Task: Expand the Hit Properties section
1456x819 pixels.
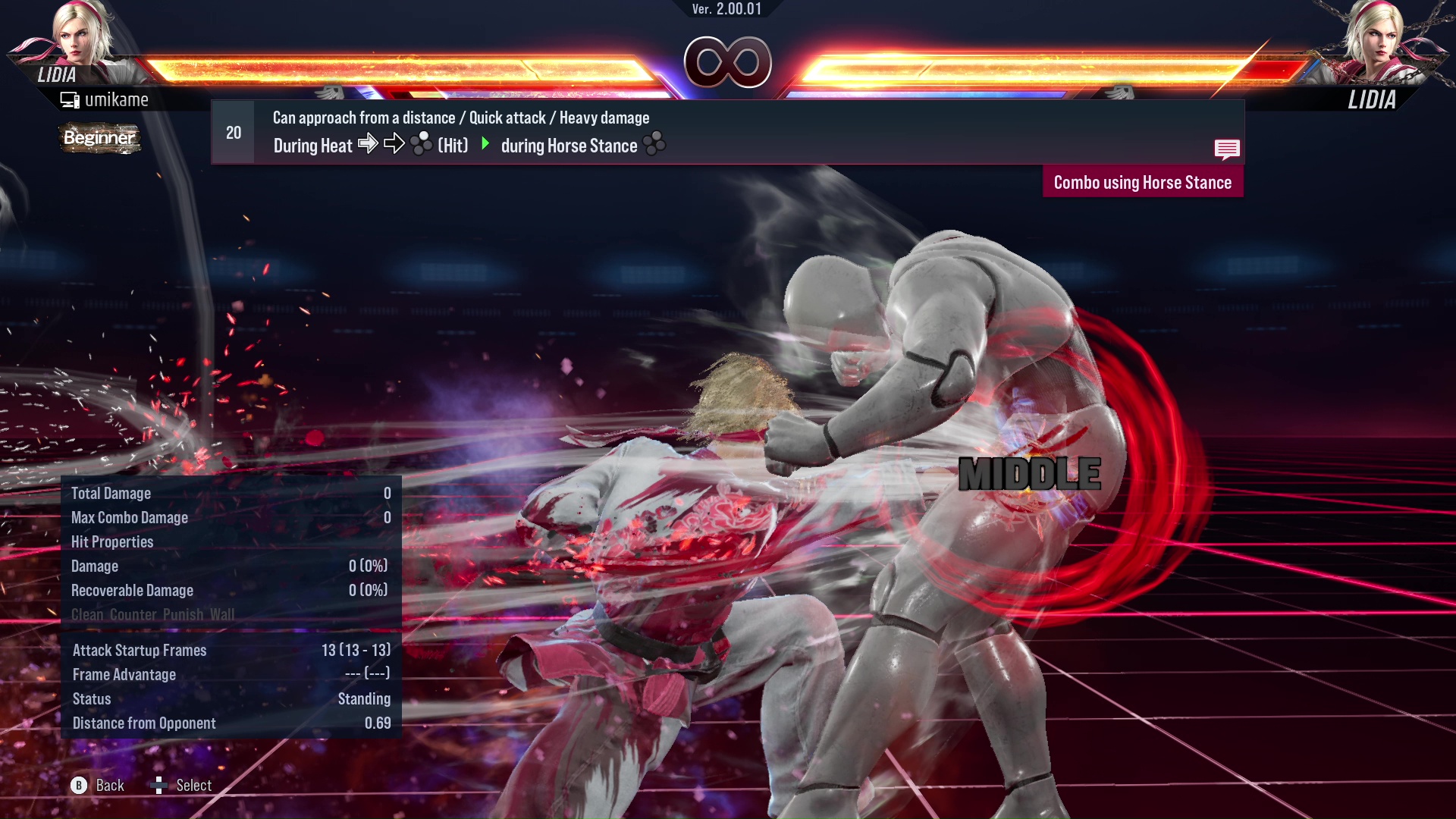Action: 112,541
